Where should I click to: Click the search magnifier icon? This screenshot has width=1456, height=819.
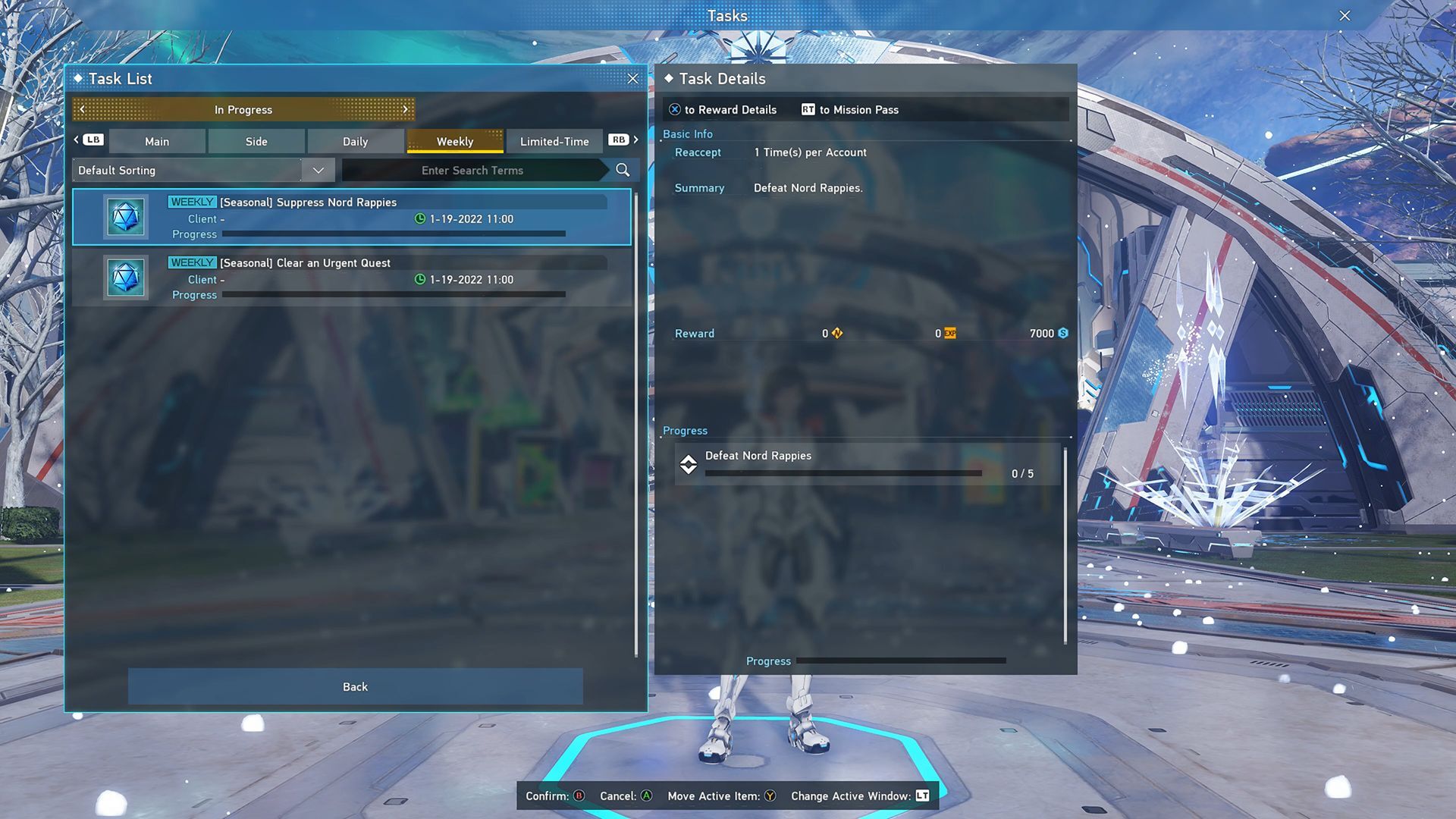tap(622, 170)
